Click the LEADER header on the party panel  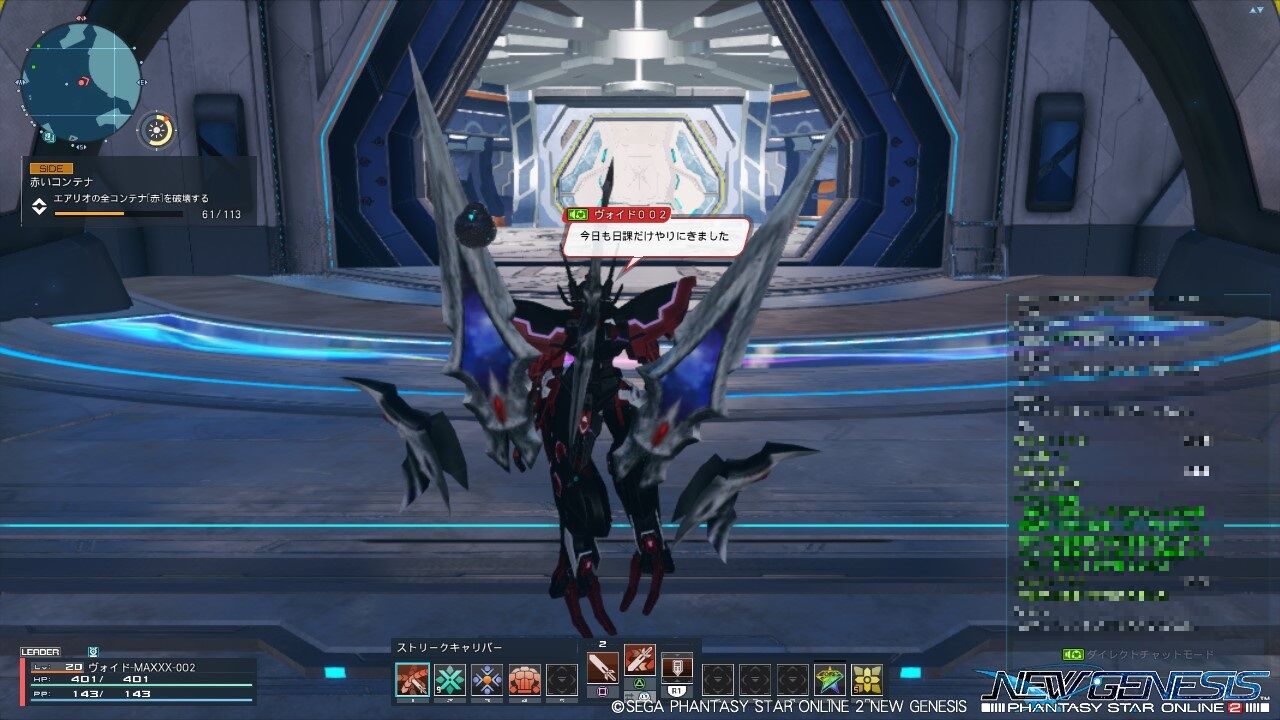coord(40,650)
